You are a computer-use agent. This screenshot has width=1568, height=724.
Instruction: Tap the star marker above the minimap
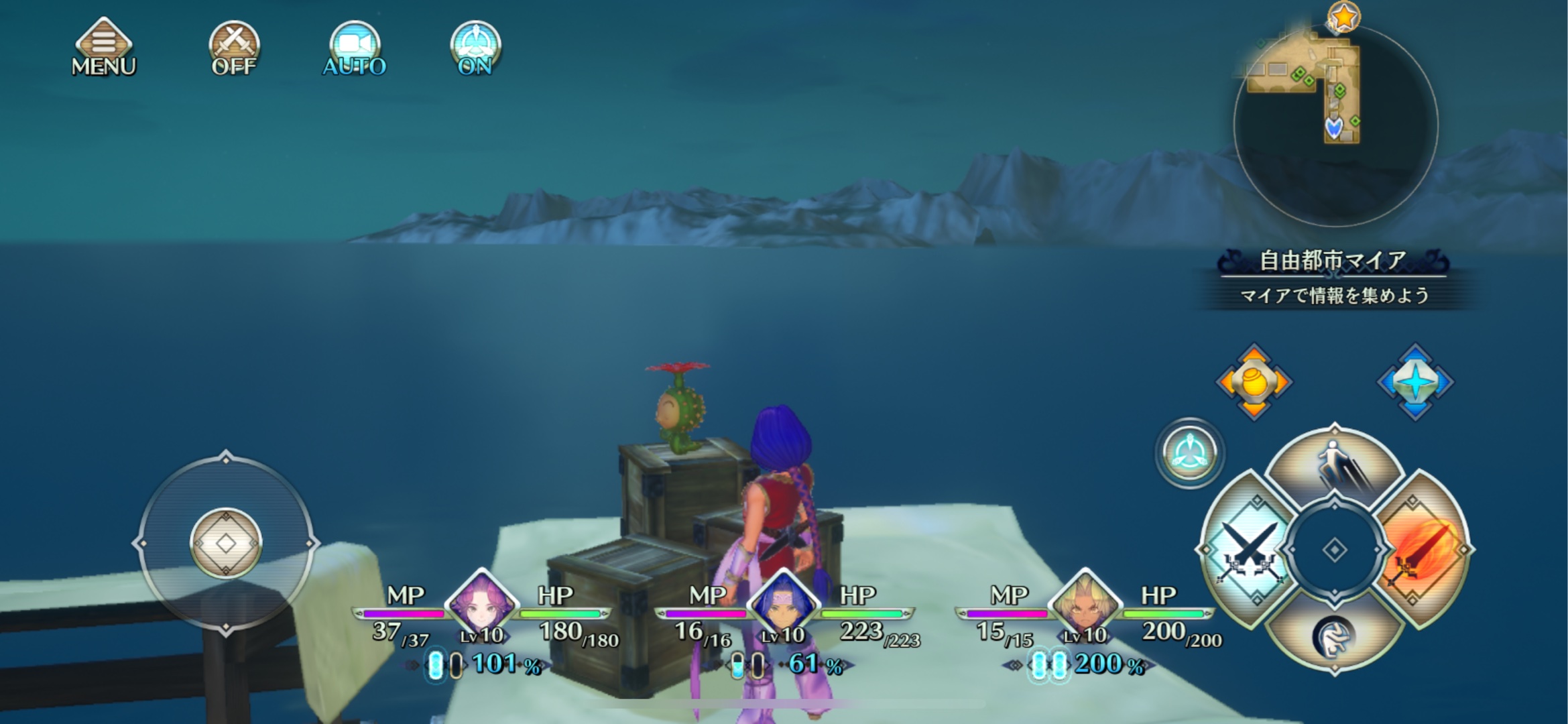tap(1344, 17)
